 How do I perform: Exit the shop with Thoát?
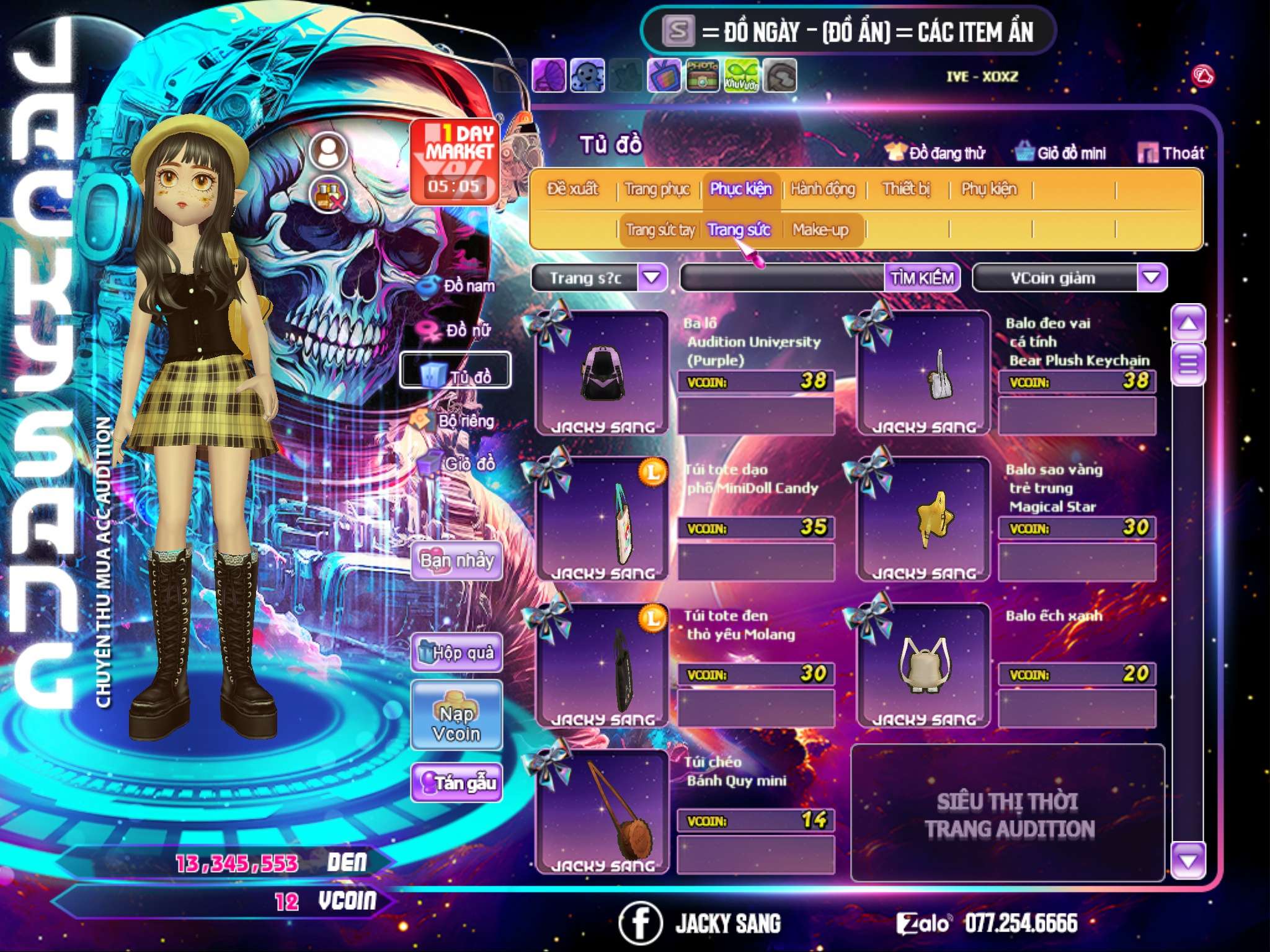(1171, 152)
